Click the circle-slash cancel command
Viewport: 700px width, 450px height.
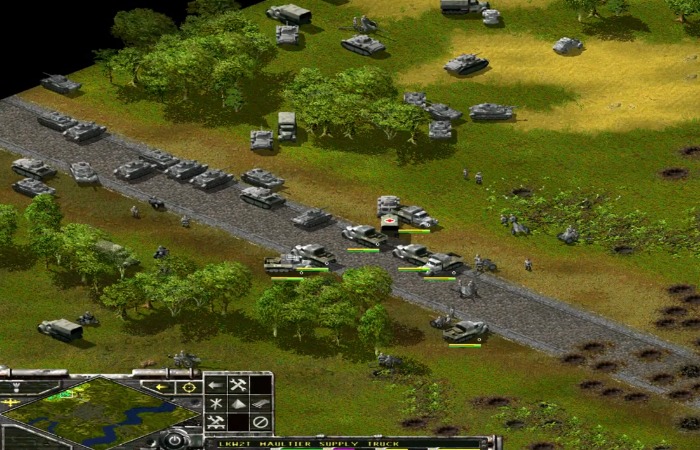pos(260,422)
